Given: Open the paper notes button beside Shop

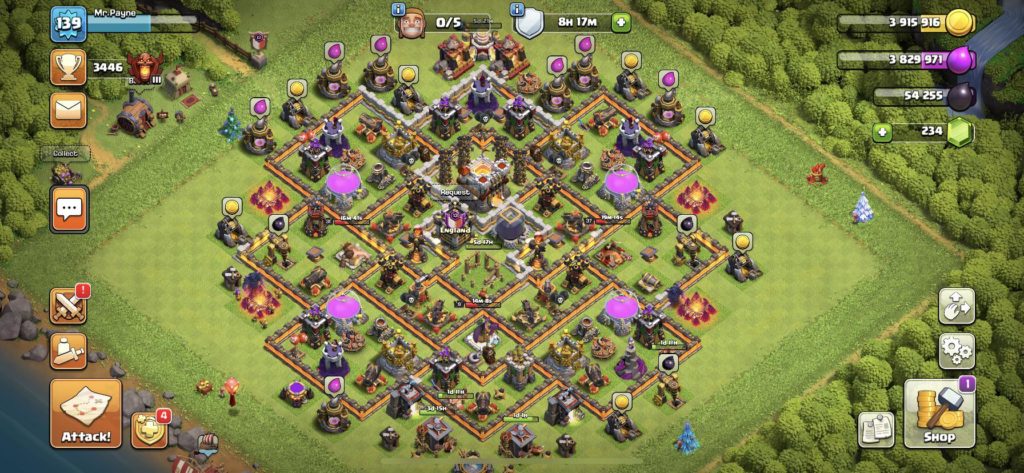Looking at the screenshot, I should pyautogui.click(x=876, y=428).
